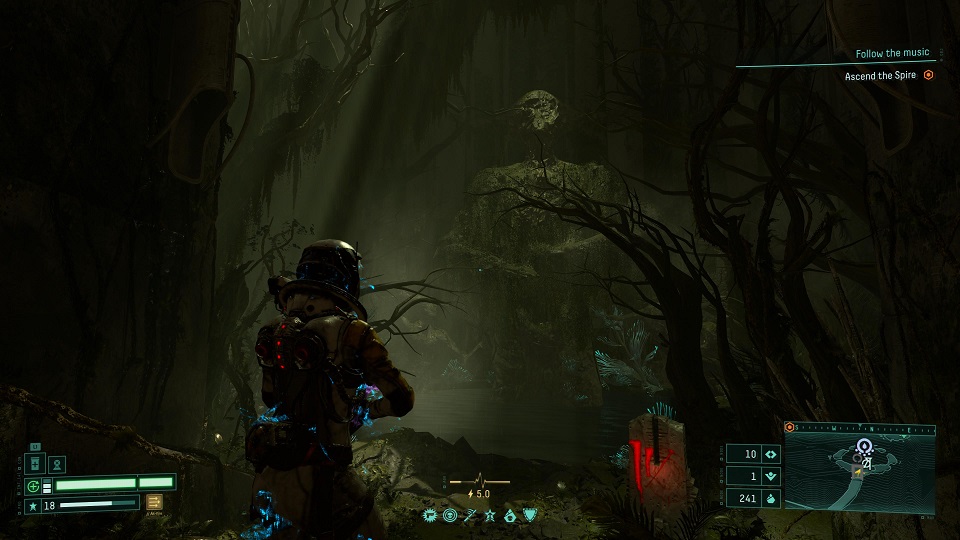Select the obolites currency icon showing 241
Viewport: 960px width, 540px height.
pos(771,498)
